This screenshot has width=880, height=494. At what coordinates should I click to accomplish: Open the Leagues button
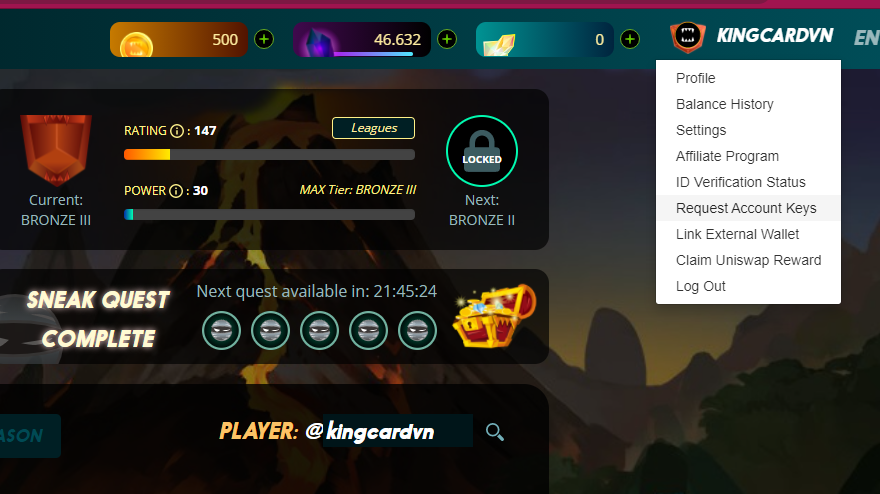[x=373, y=128]
